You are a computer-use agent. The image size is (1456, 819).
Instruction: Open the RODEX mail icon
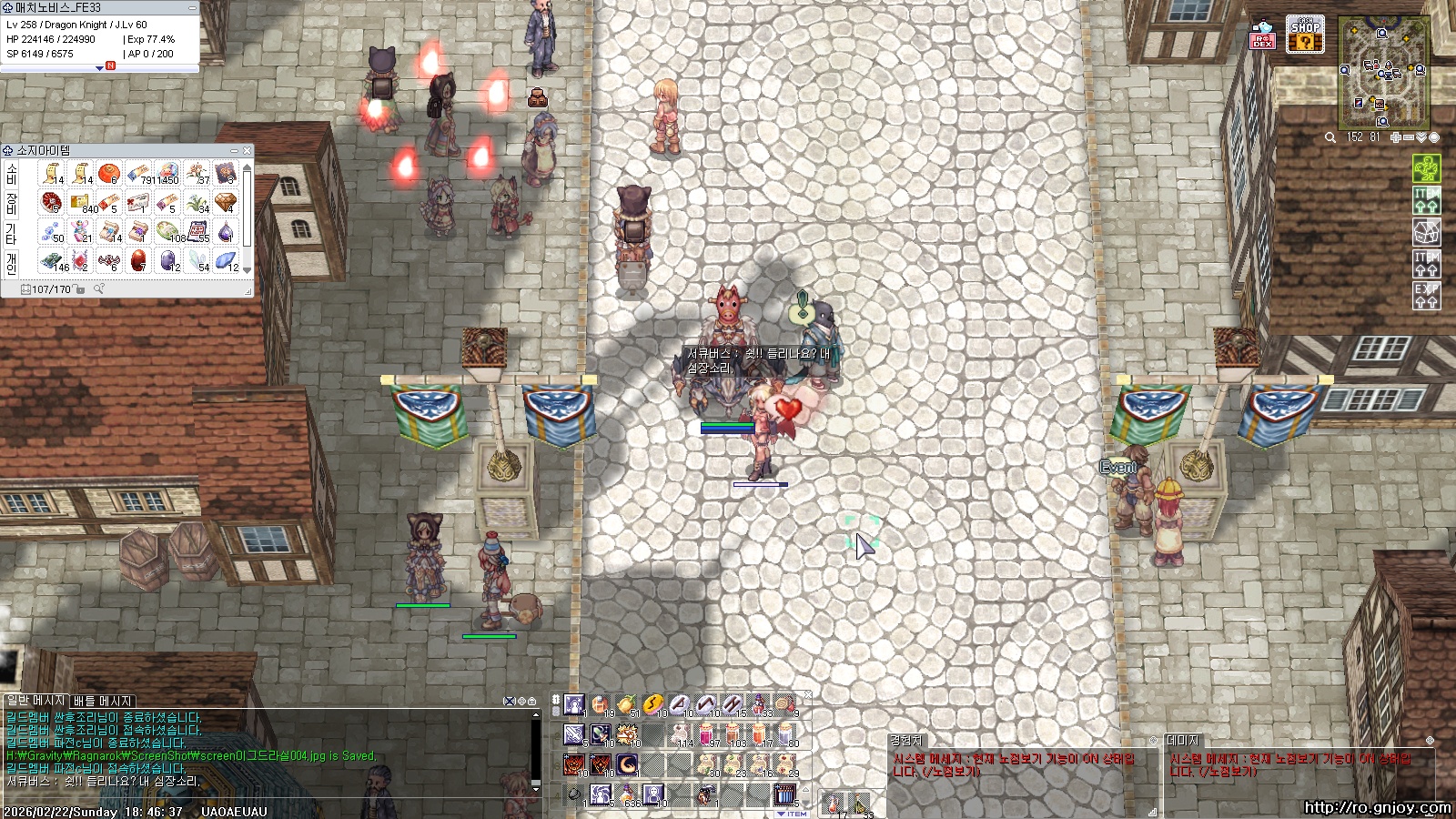click(x=1262, y=35)
